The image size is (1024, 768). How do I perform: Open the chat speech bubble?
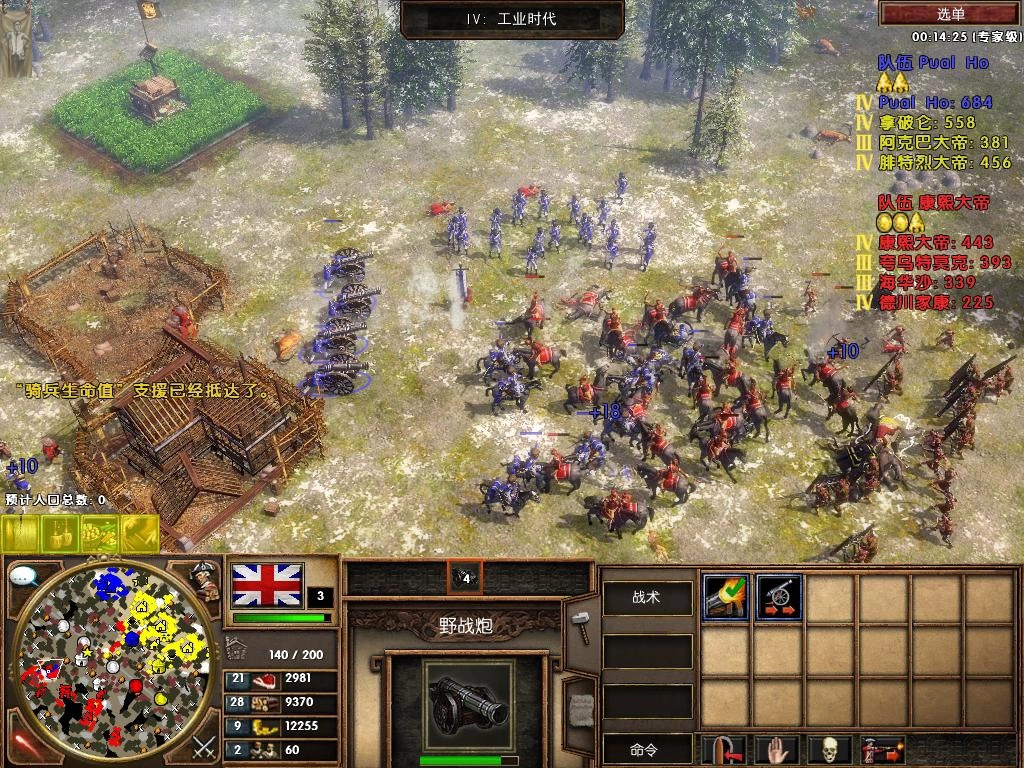click(x=24, y=577)
